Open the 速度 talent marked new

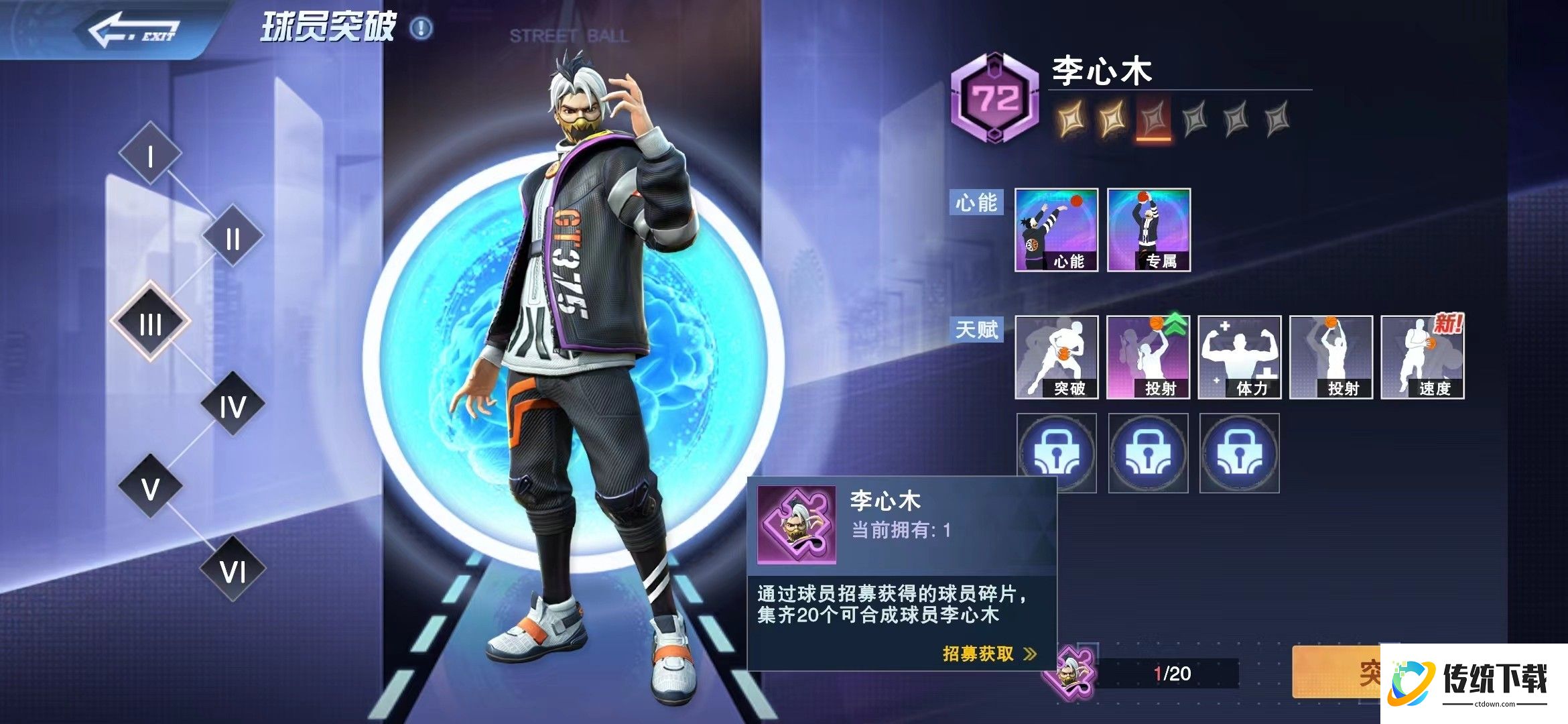1422,357
